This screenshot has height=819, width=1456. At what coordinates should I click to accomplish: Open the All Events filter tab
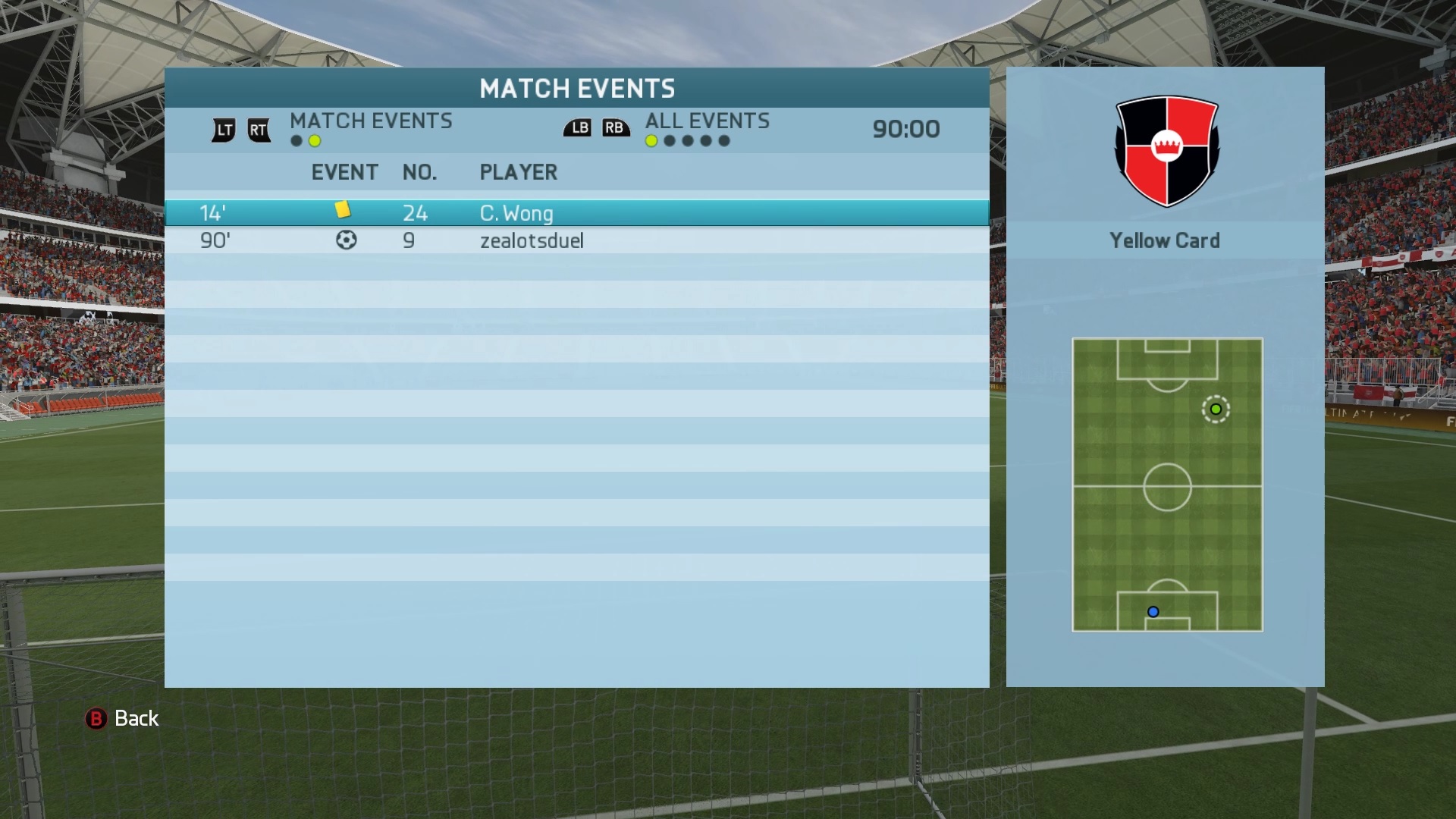(707, 121)
